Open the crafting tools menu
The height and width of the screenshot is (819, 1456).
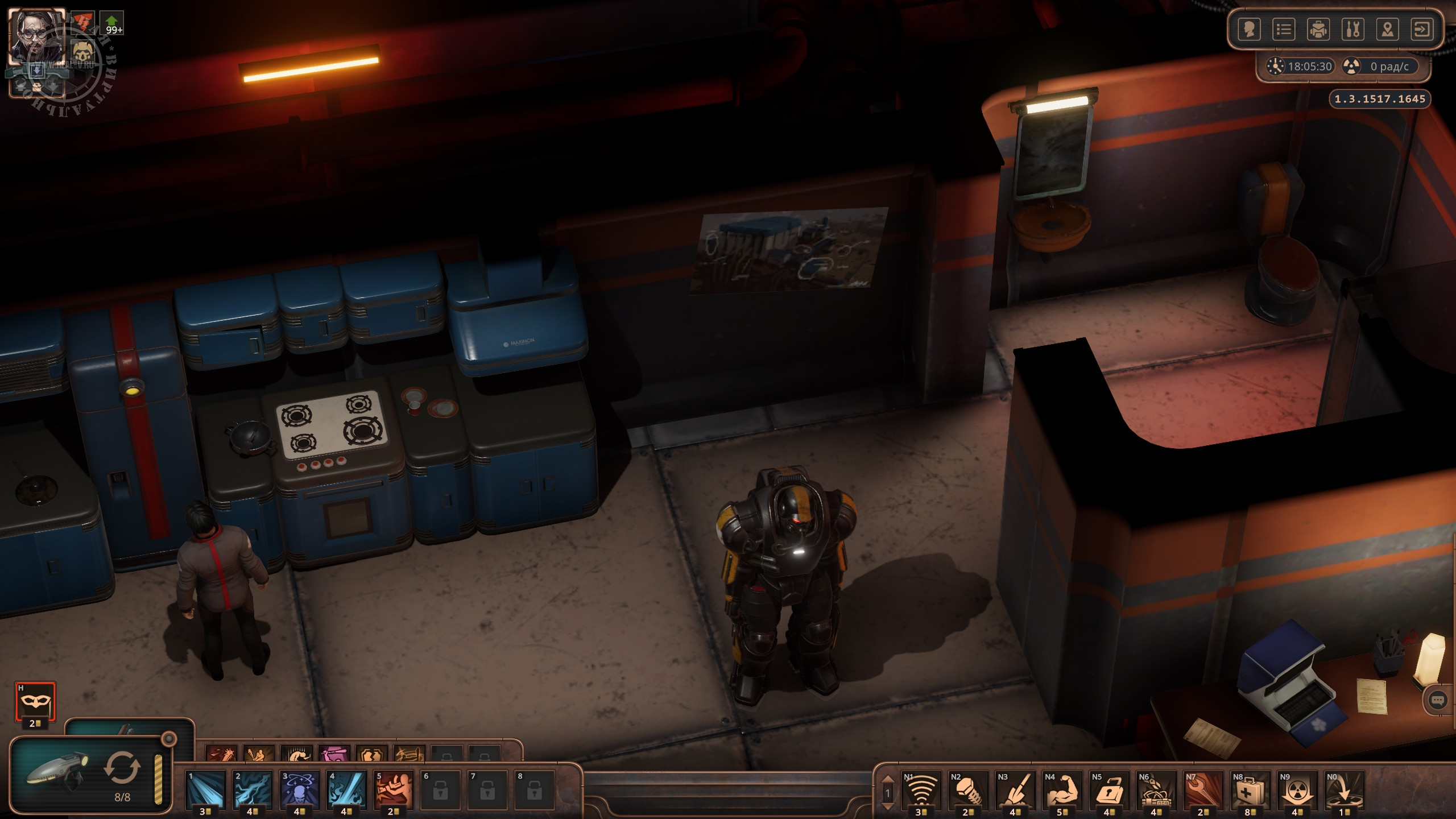click(x=1353, y=30)
